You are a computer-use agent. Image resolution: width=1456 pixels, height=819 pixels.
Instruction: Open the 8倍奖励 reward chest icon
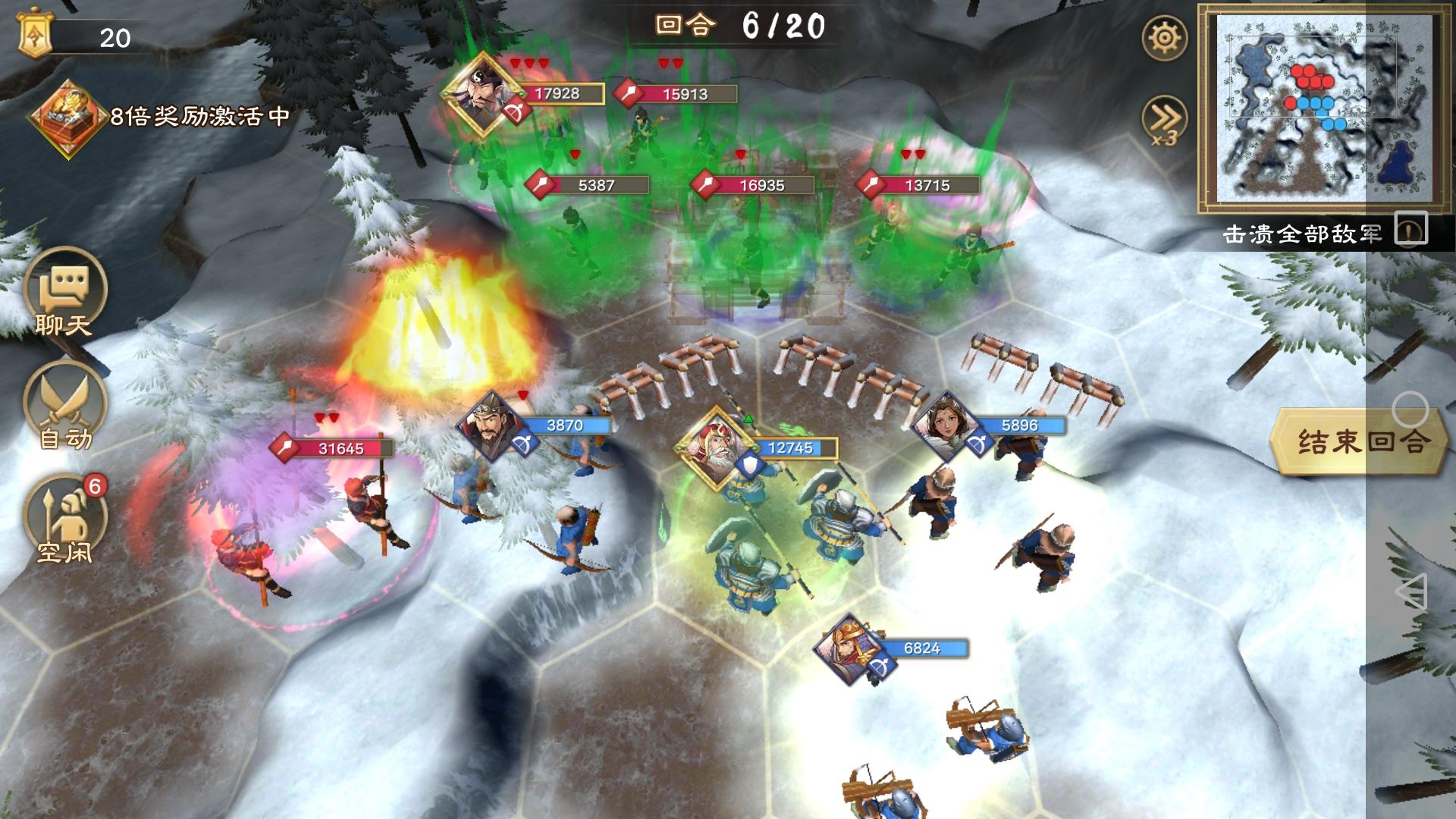click(x=67, y=118)
